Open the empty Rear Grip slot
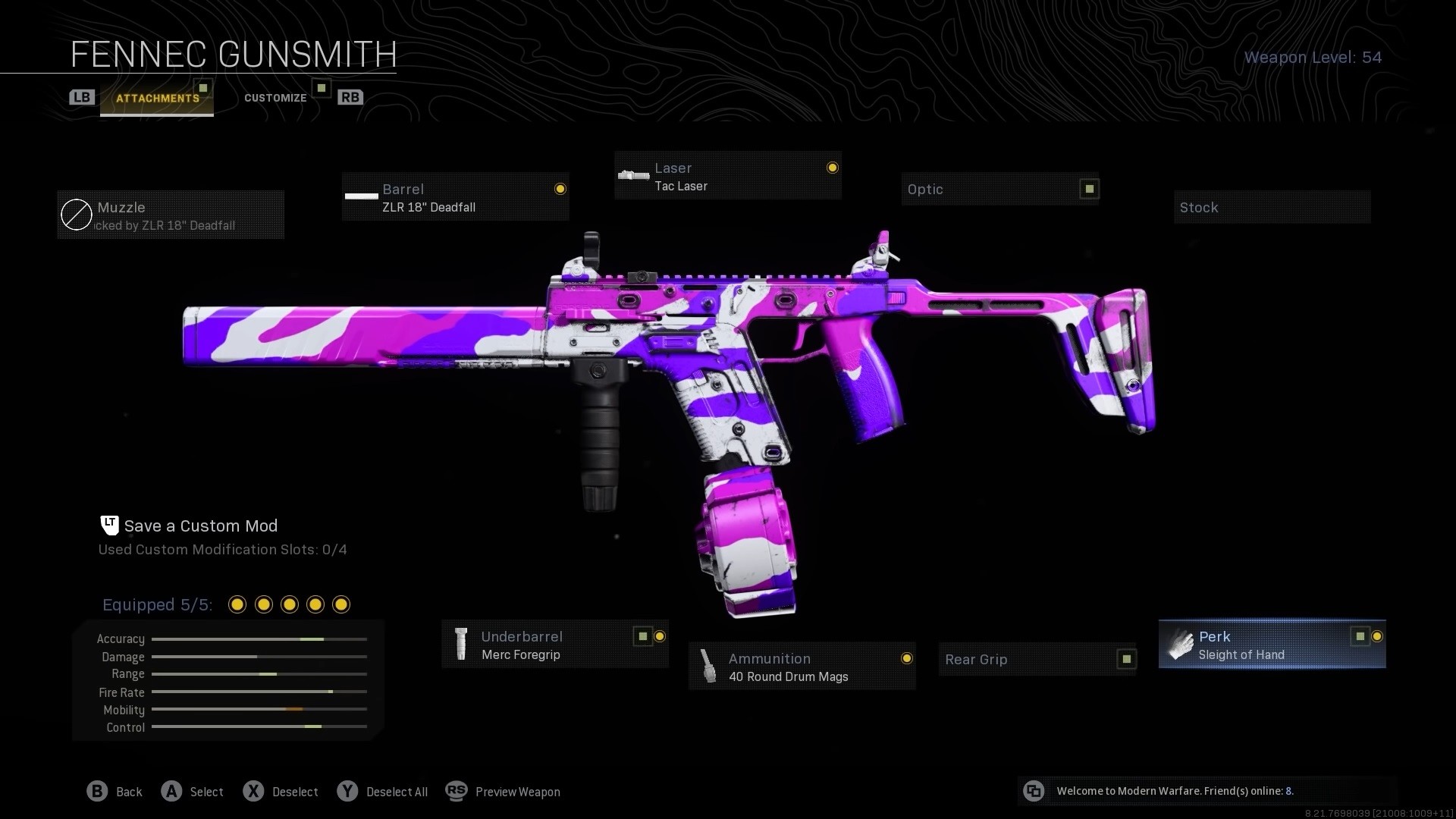The height and width of the screenshot is (819, 1456). tap(1037, 659)
